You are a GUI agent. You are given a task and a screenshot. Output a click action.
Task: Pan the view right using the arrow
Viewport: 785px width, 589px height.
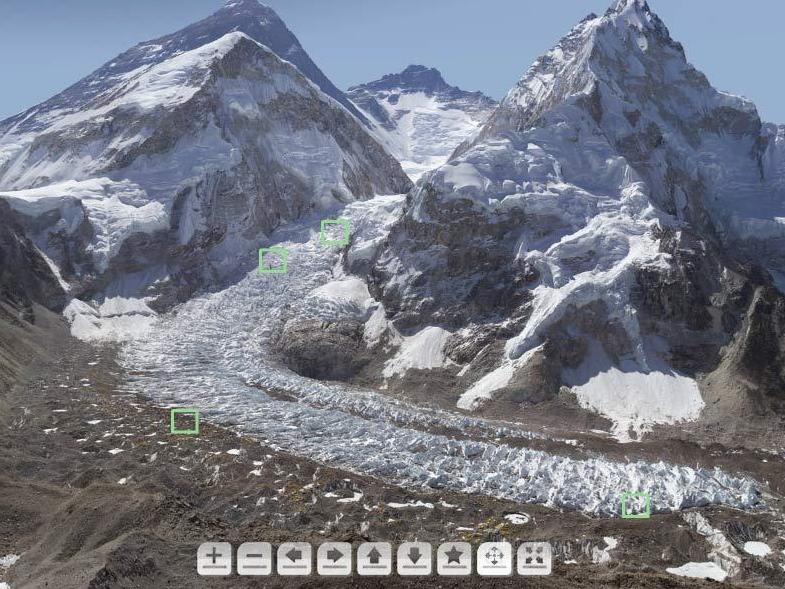click(x=334, y=558)
